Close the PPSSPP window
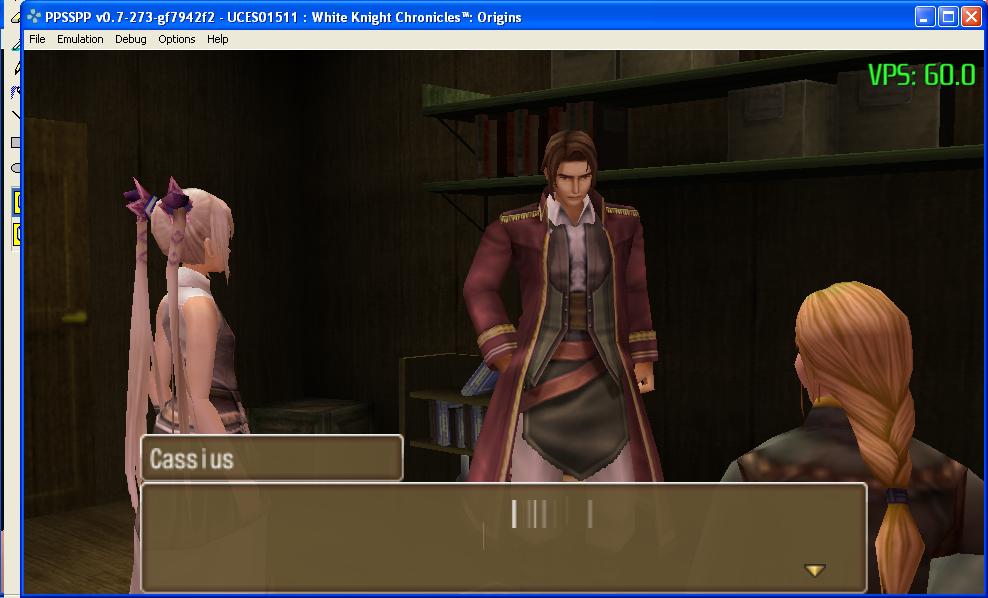988x598 pixels. [972, 16]
